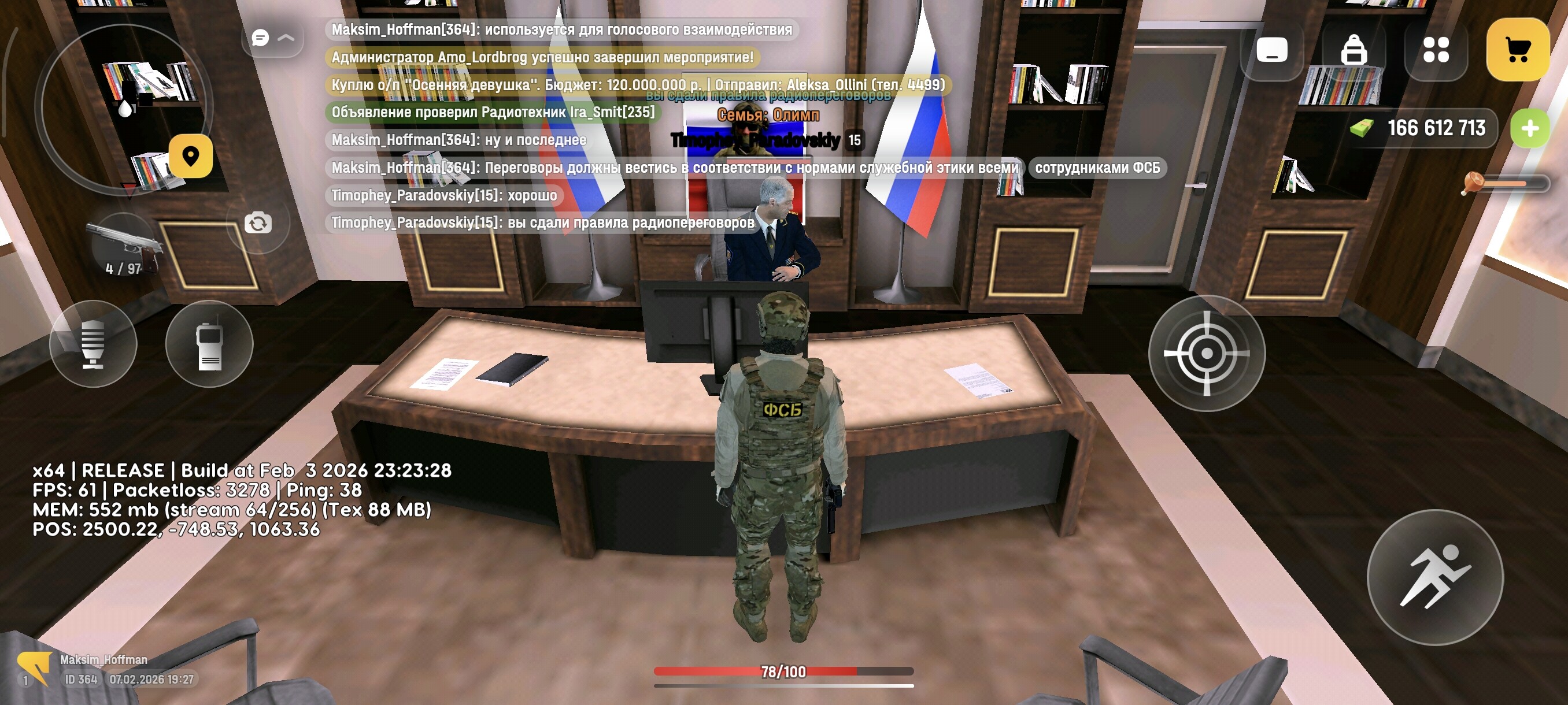Open the grid apps menu
Viewport: 1568px width, 705px height.
click(1437, 51)
